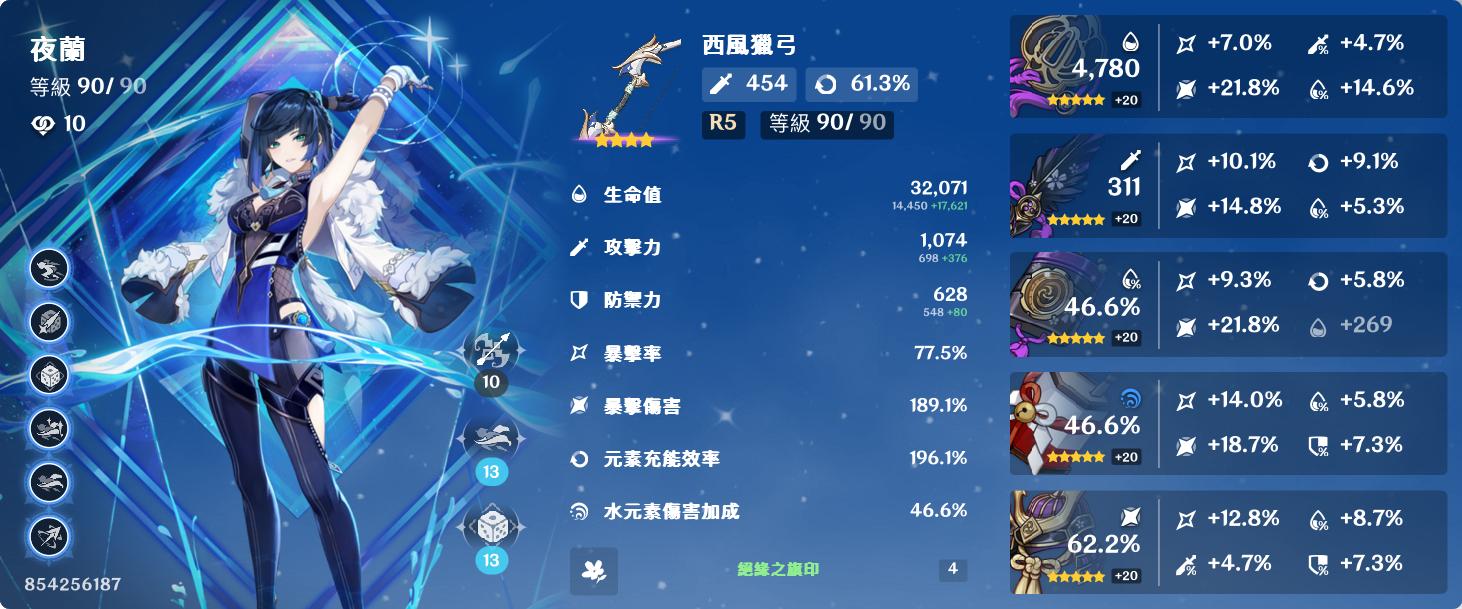Click the level 10 normal attack talent
1462x609 pixels.
[x=491, y=350]
